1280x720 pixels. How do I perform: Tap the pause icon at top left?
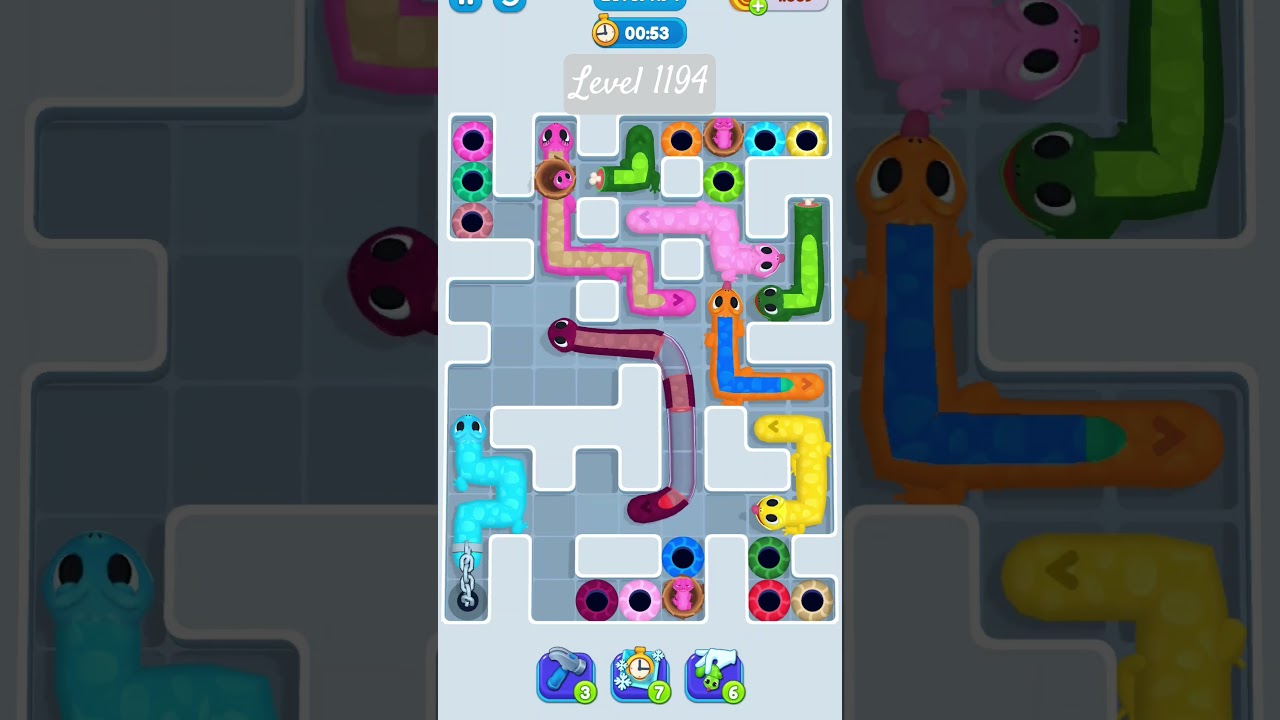coord(466,4)
